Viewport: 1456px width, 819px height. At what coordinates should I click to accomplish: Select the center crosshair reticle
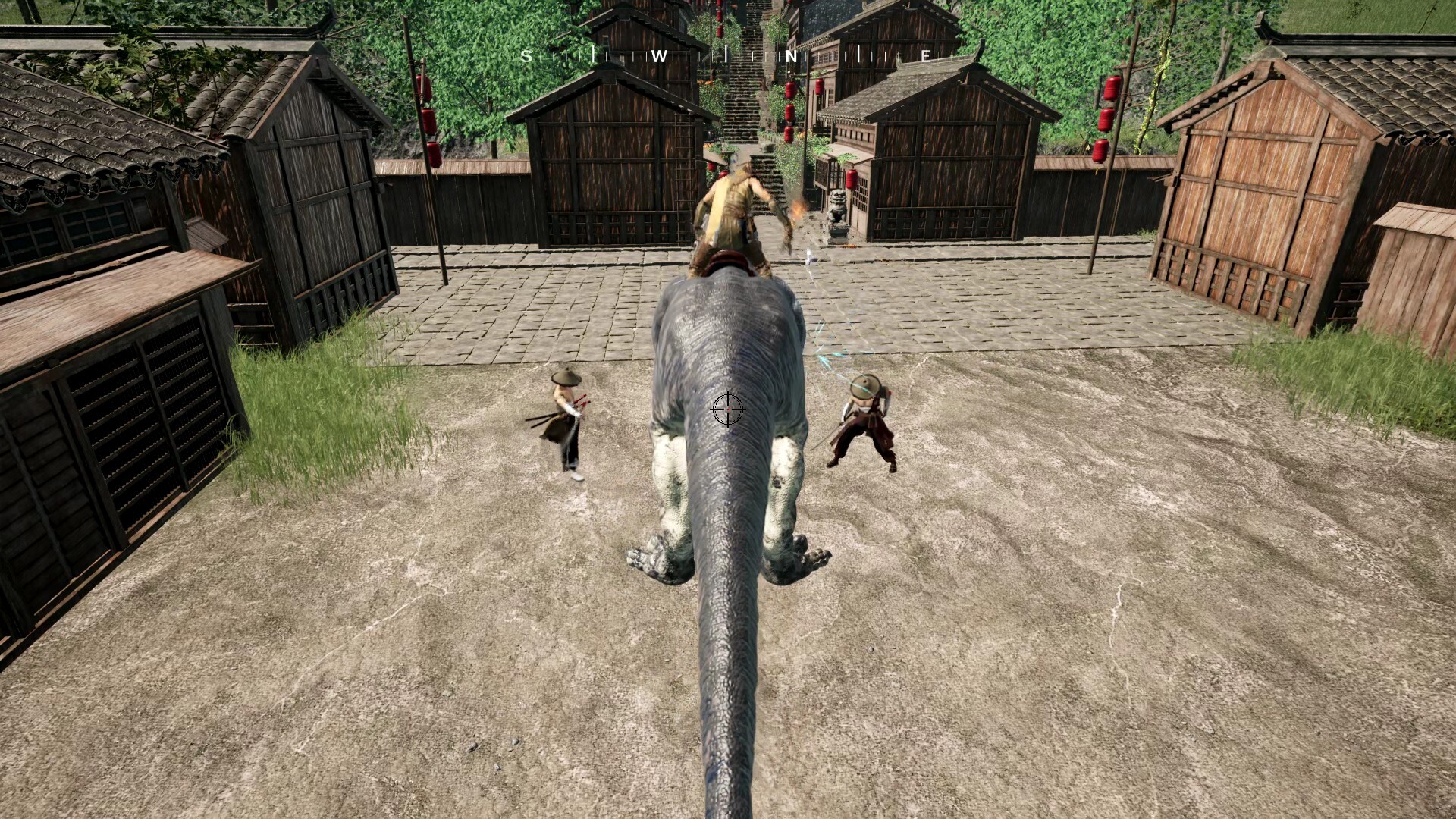click(x=727, y=410)
